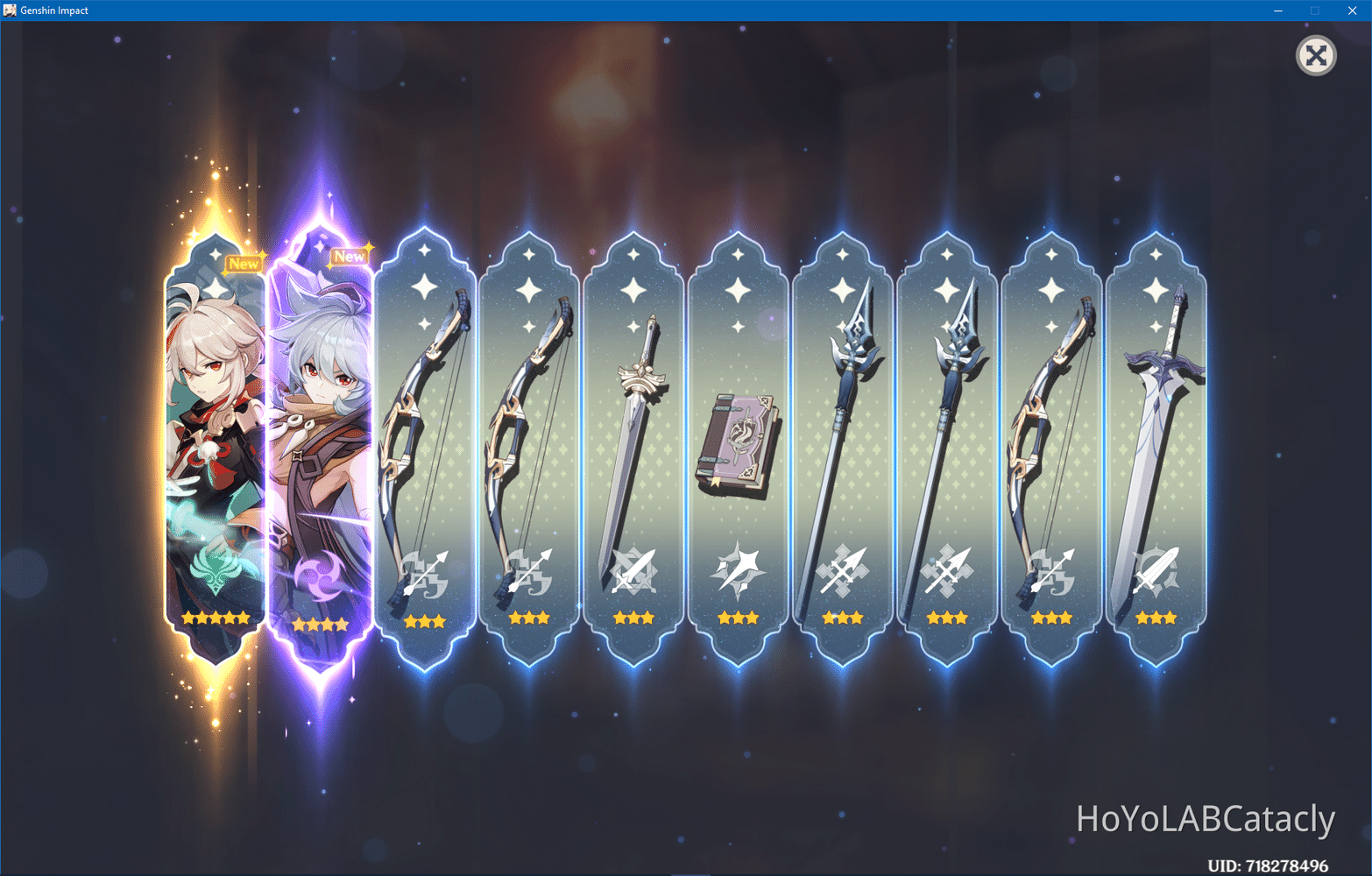
Task: Click the polearm icon on the seventh card
Action: pyautogui.click(x=843, y=569)
